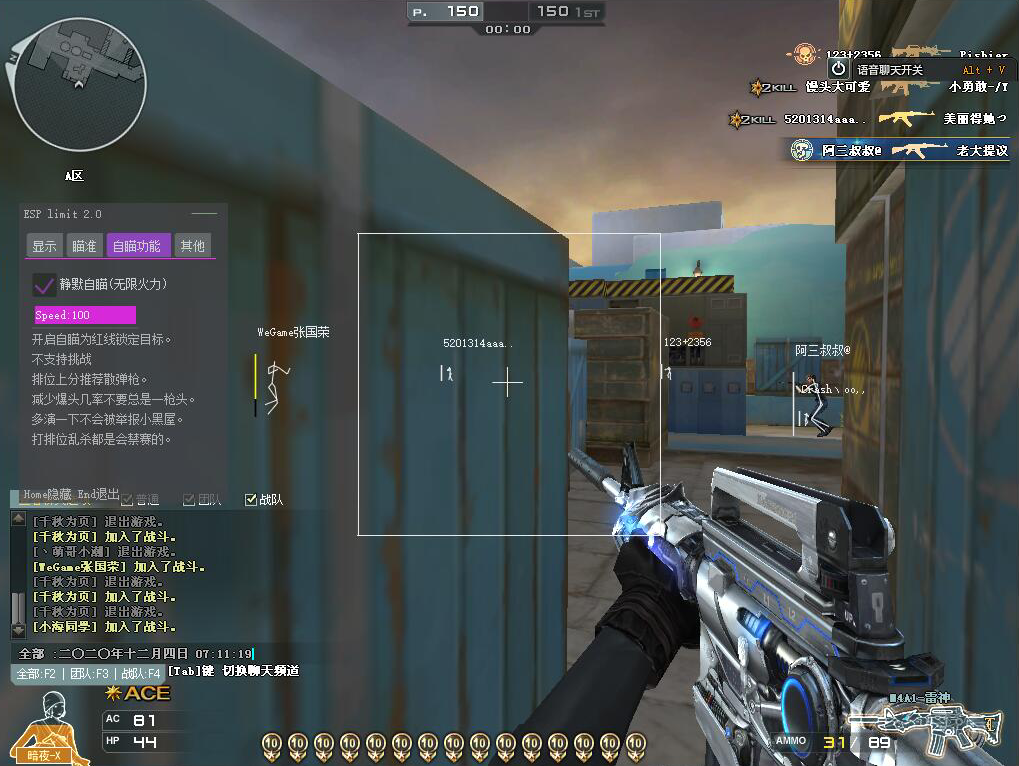Screen dimensions: 1019x766
Task: Open the 显示 tab in the overlay panel
Action: 44,246
